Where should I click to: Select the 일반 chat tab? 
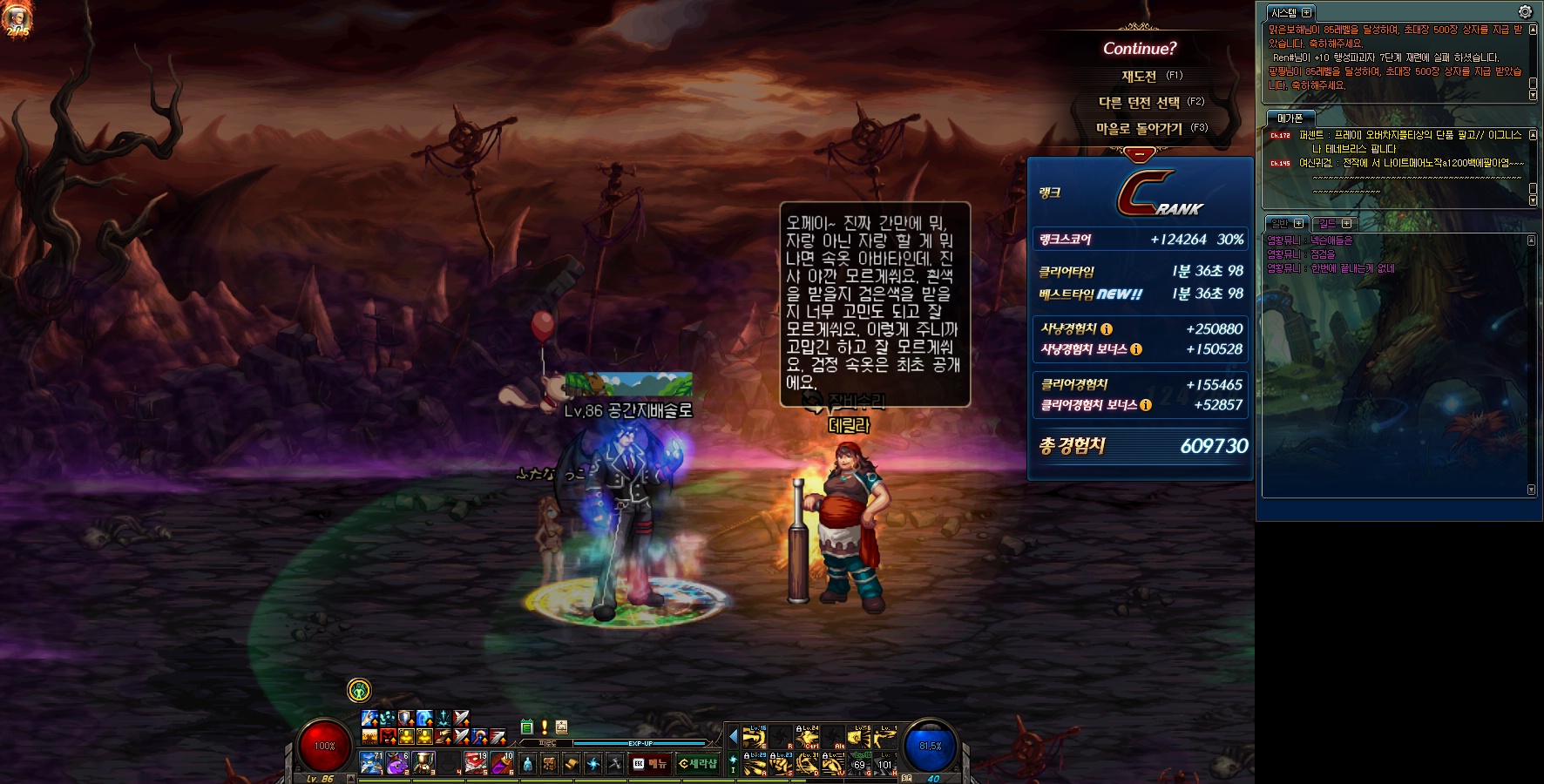coord(1280,224)
